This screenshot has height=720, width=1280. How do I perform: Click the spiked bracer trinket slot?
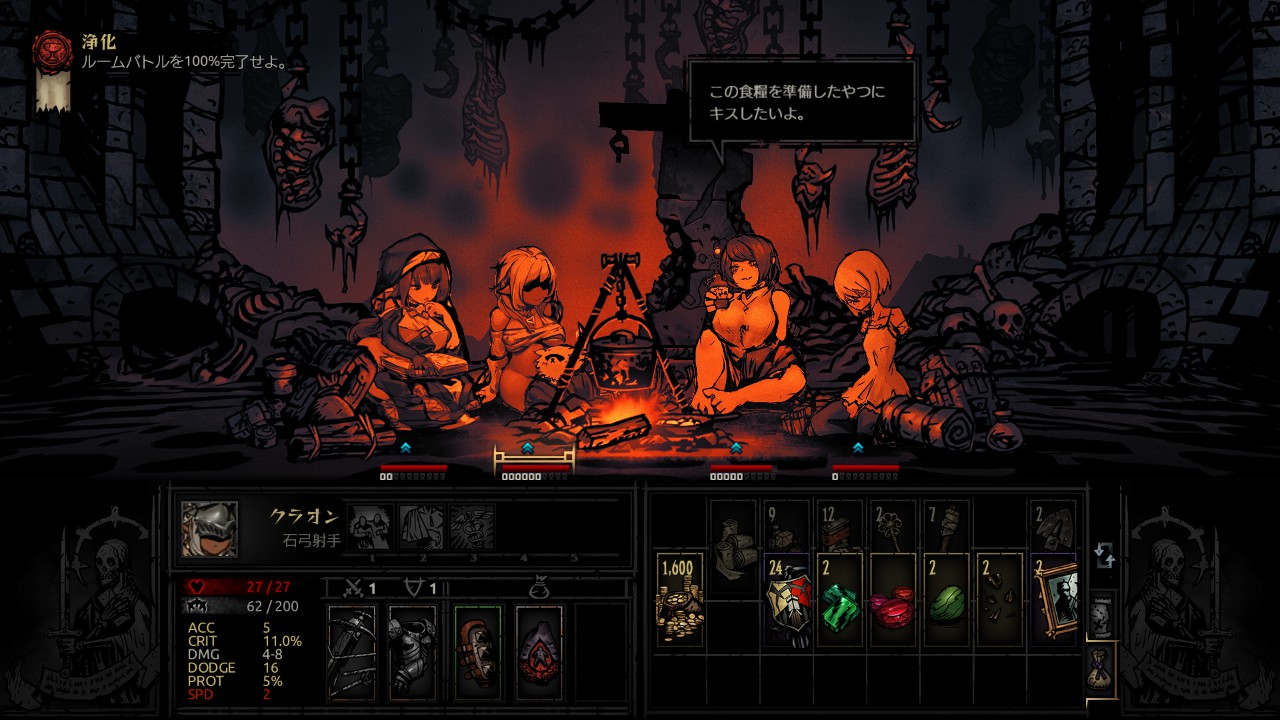[x=478, y=652]
